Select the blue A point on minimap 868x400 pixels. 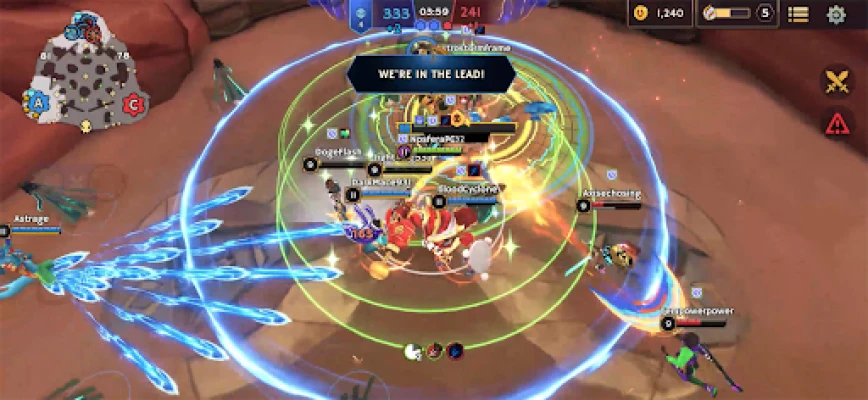tap(39, 101)
